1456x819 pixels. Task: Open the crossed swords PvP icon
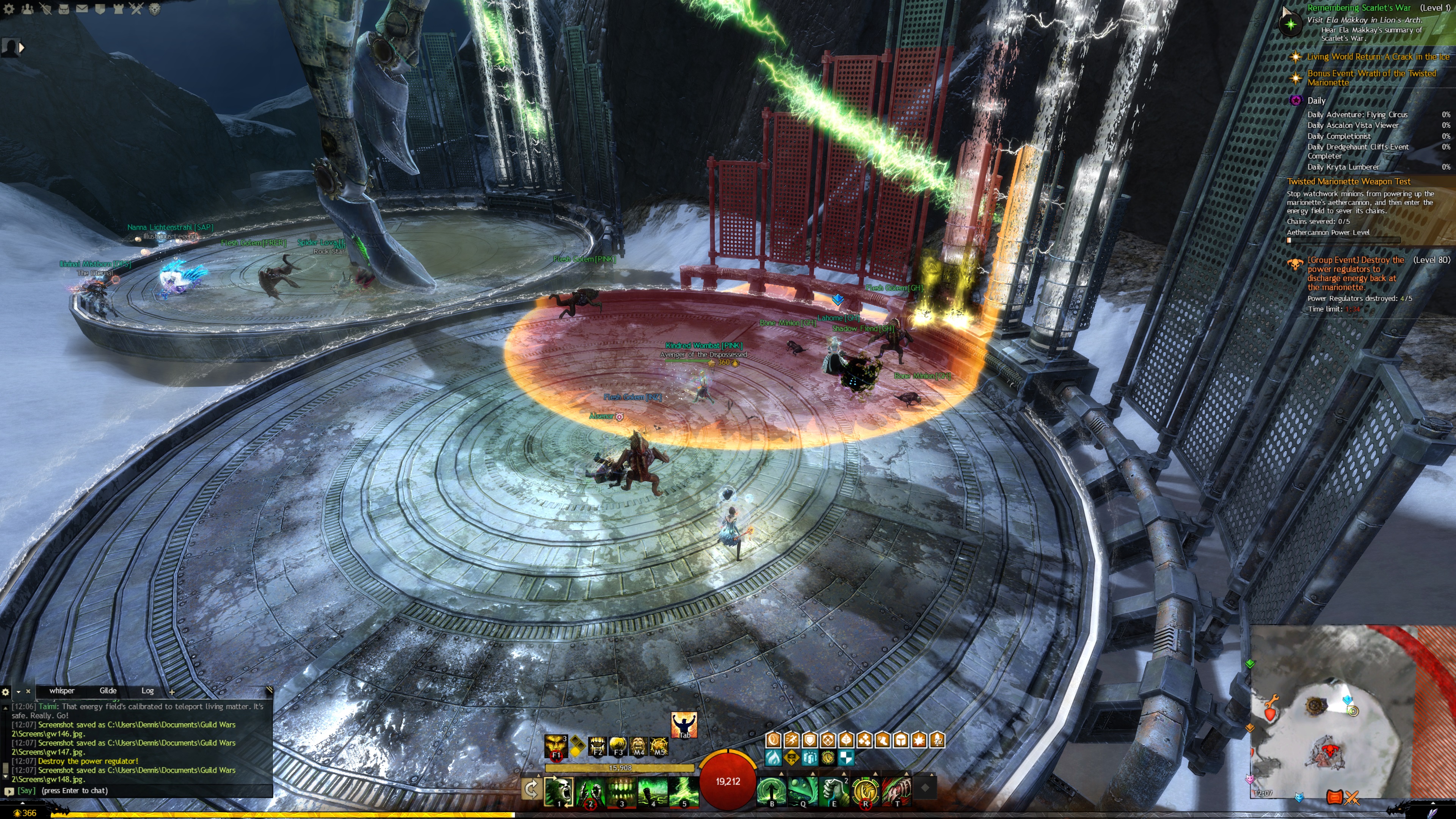(x=136, y=9)
